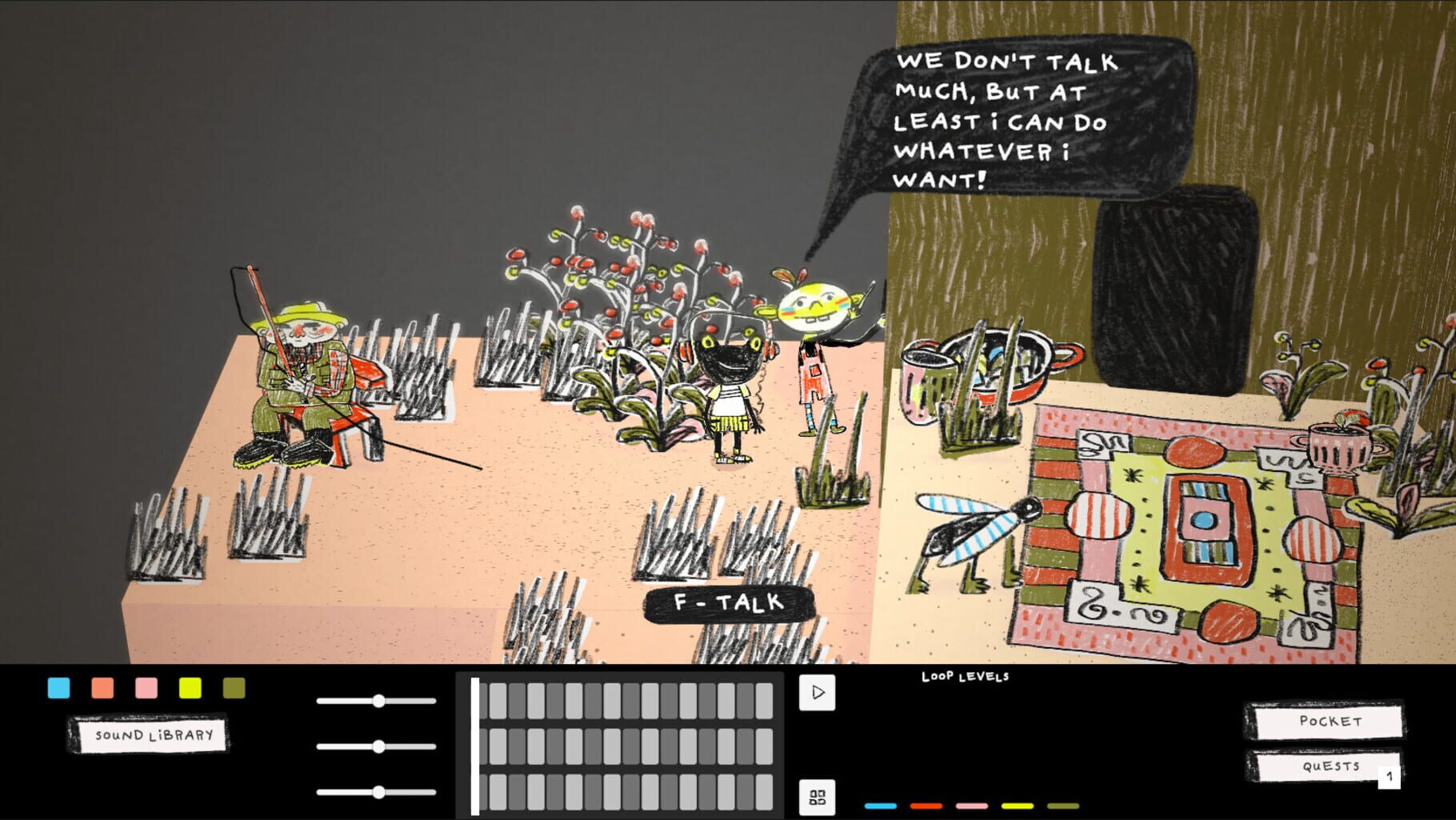Open the Quests panel
This screenshot has width=1456, height=820.
[1324, 766]
